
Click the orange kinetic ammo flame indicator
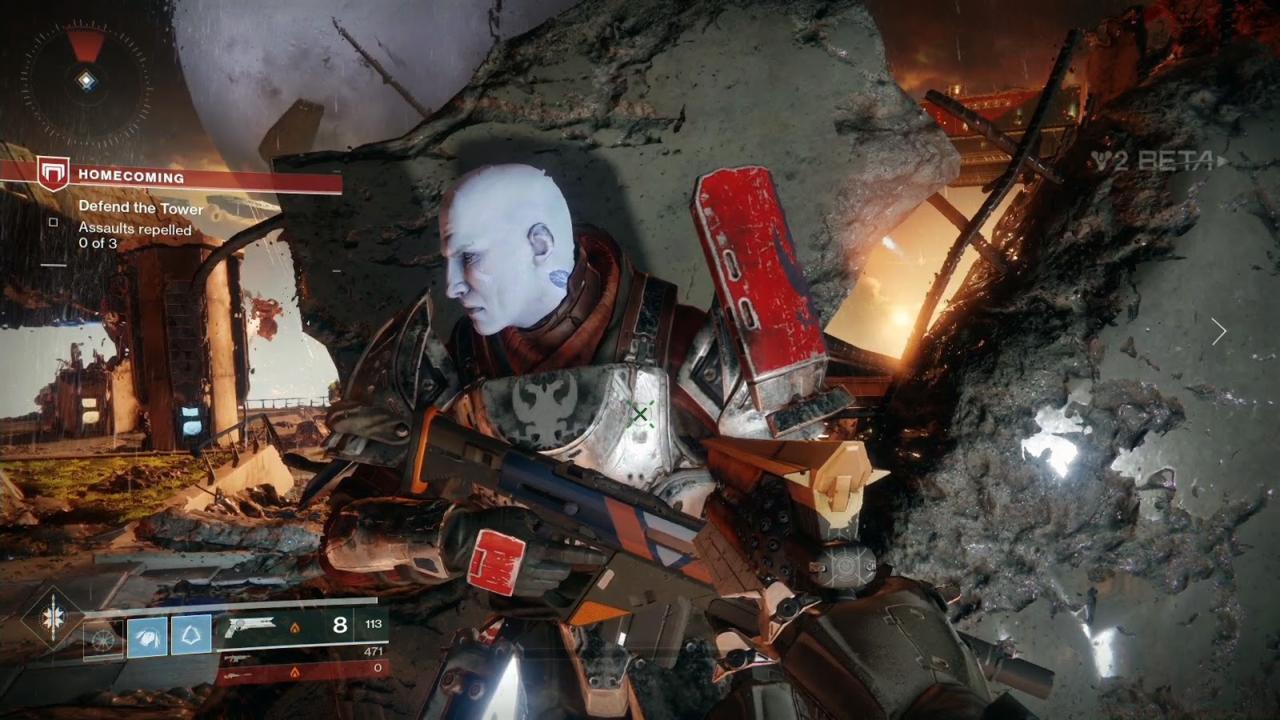tap(297, 629)
